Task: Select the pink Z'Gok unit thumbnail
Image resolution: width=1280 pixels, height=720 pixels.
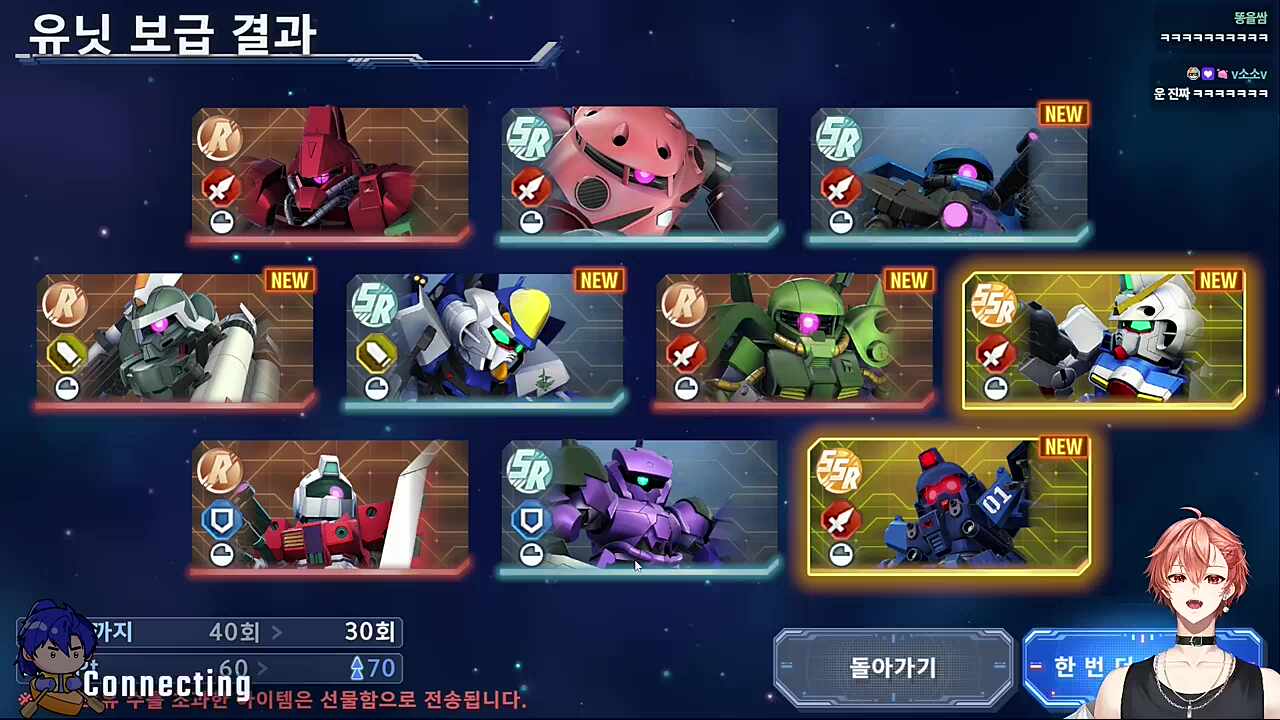Action: [x=640, y=175]
